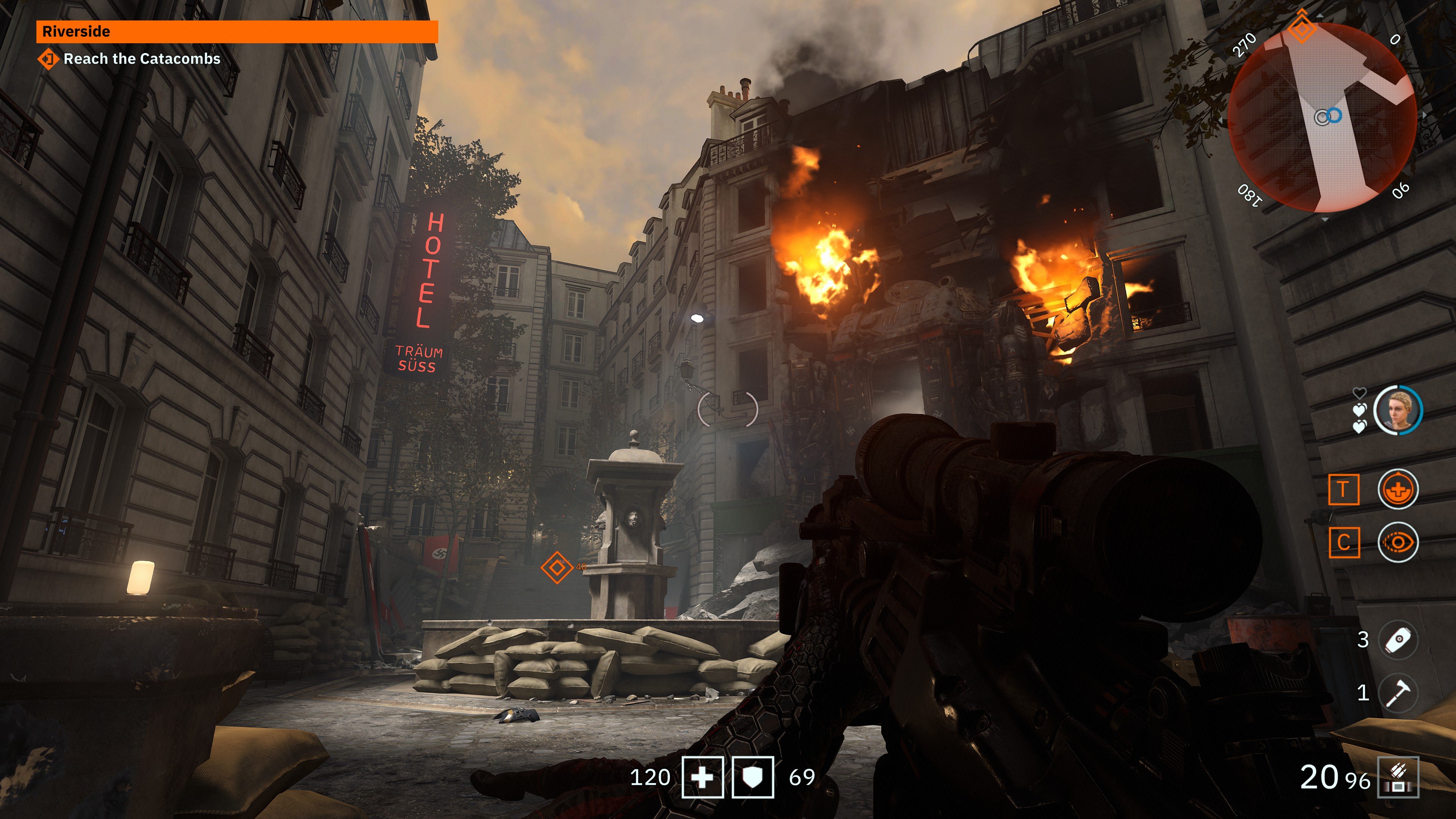The image size is (1456, 819).
Task: Activate the eye cloak ability icon
Action: [x=1398, y=543]
